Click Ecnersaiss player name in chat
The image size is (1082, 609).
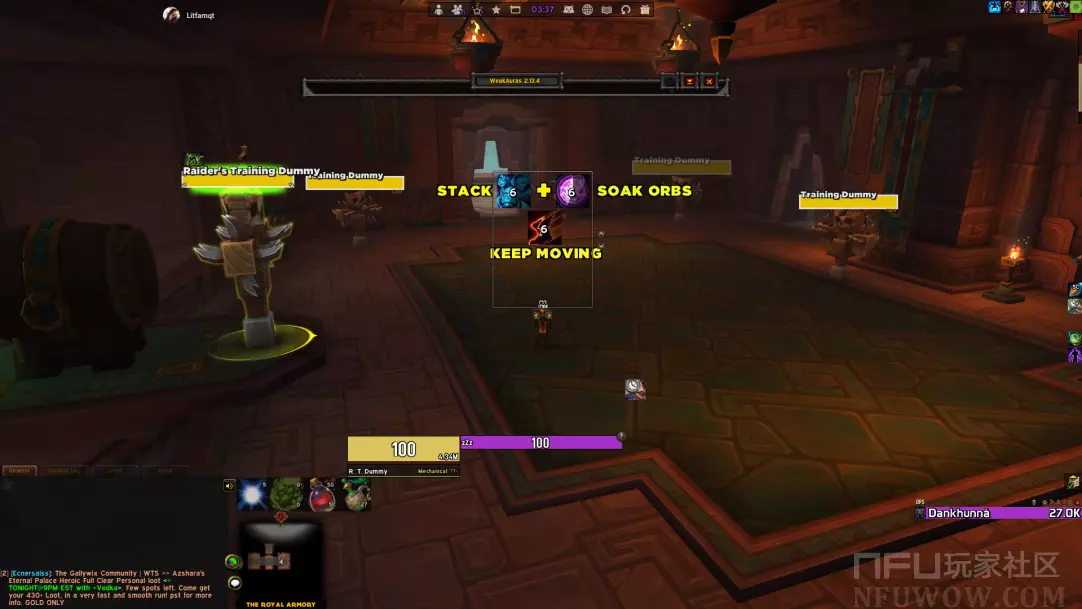click(x=30, y=574)
